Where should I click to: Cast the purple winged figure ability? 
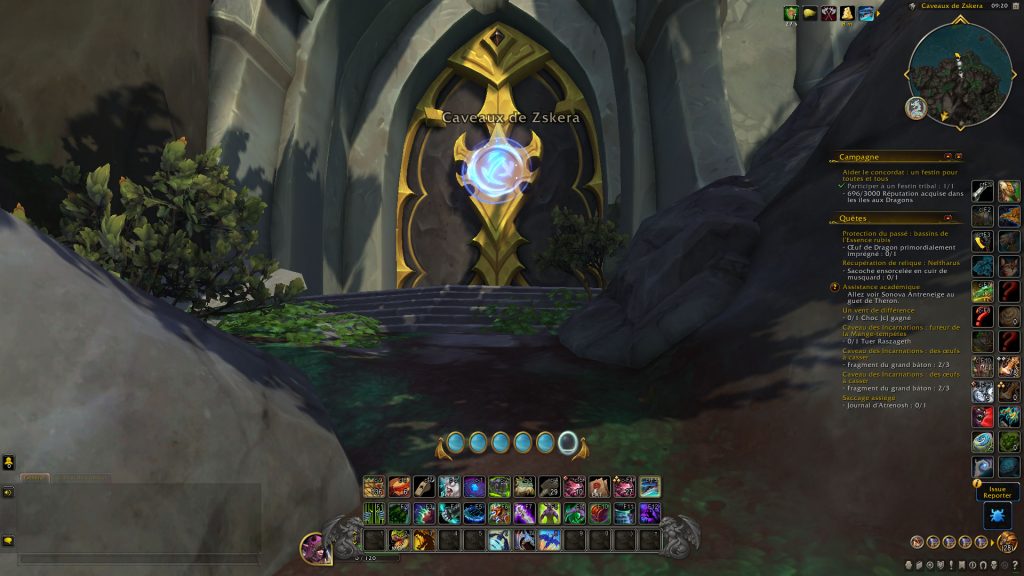pyautogui.click(x=549, y=514)
